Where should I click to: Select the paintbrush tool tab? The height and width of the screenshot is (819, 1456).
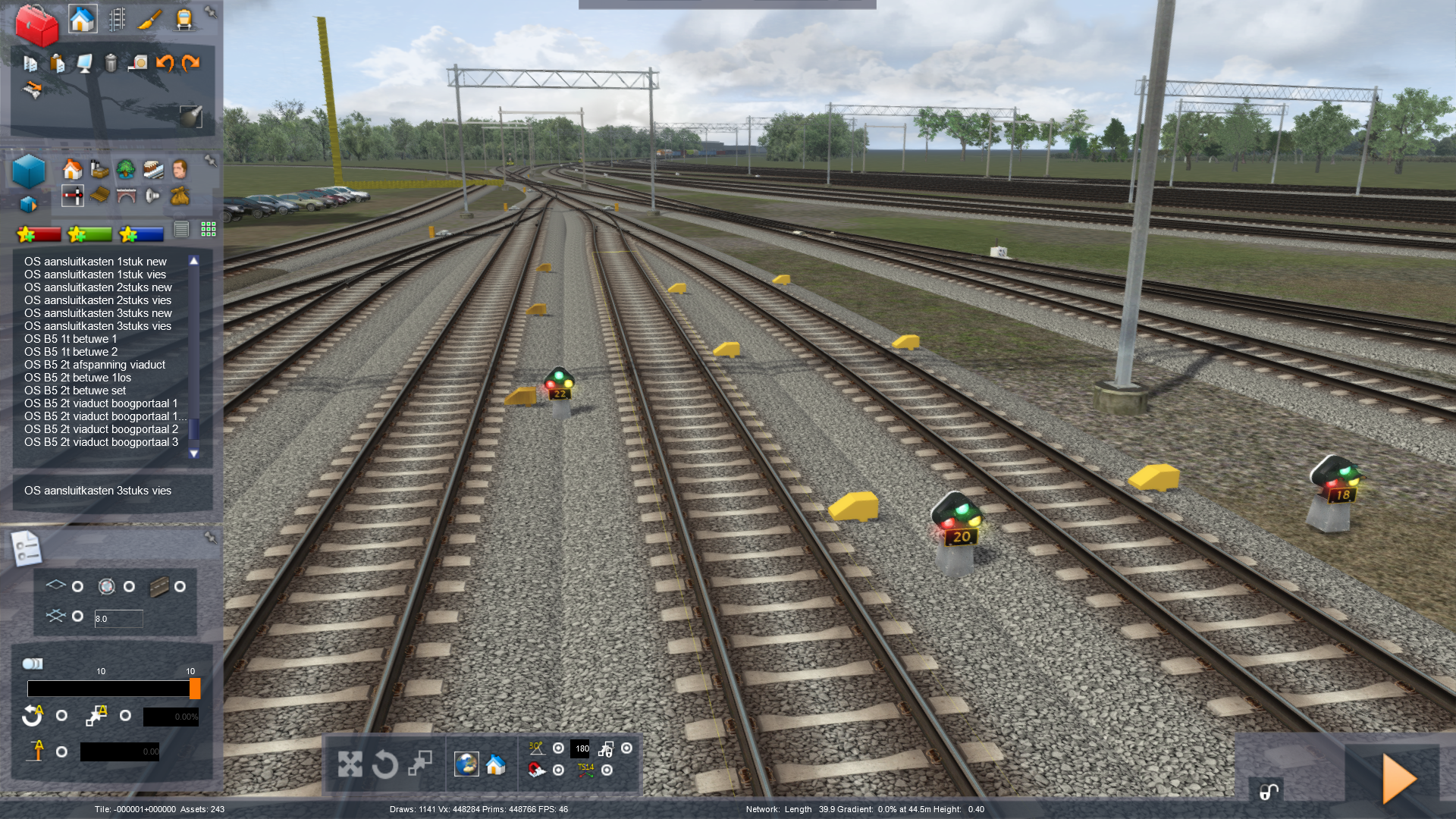149,19
